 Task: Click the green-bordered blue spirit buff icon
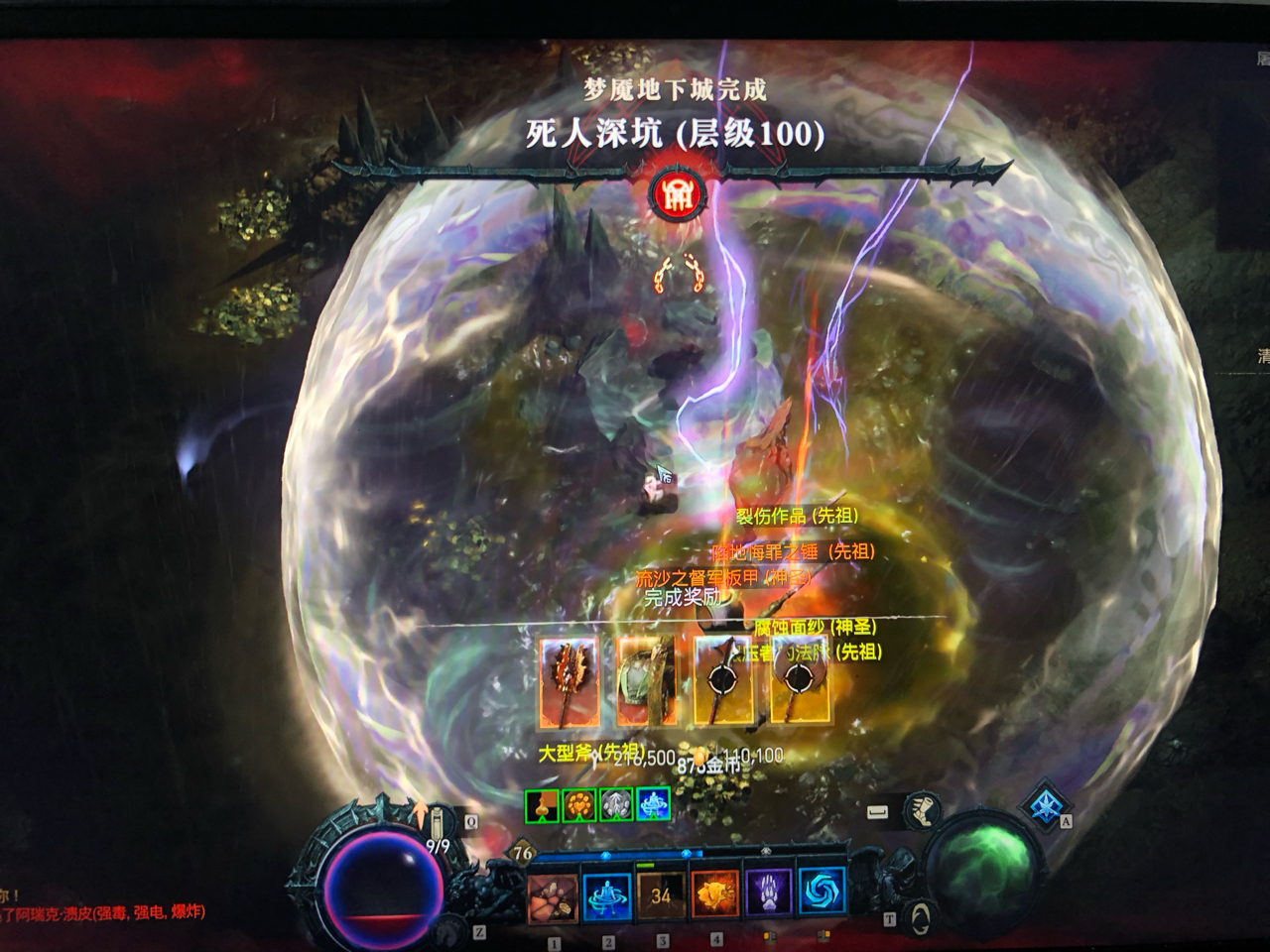tap(653, 805)
